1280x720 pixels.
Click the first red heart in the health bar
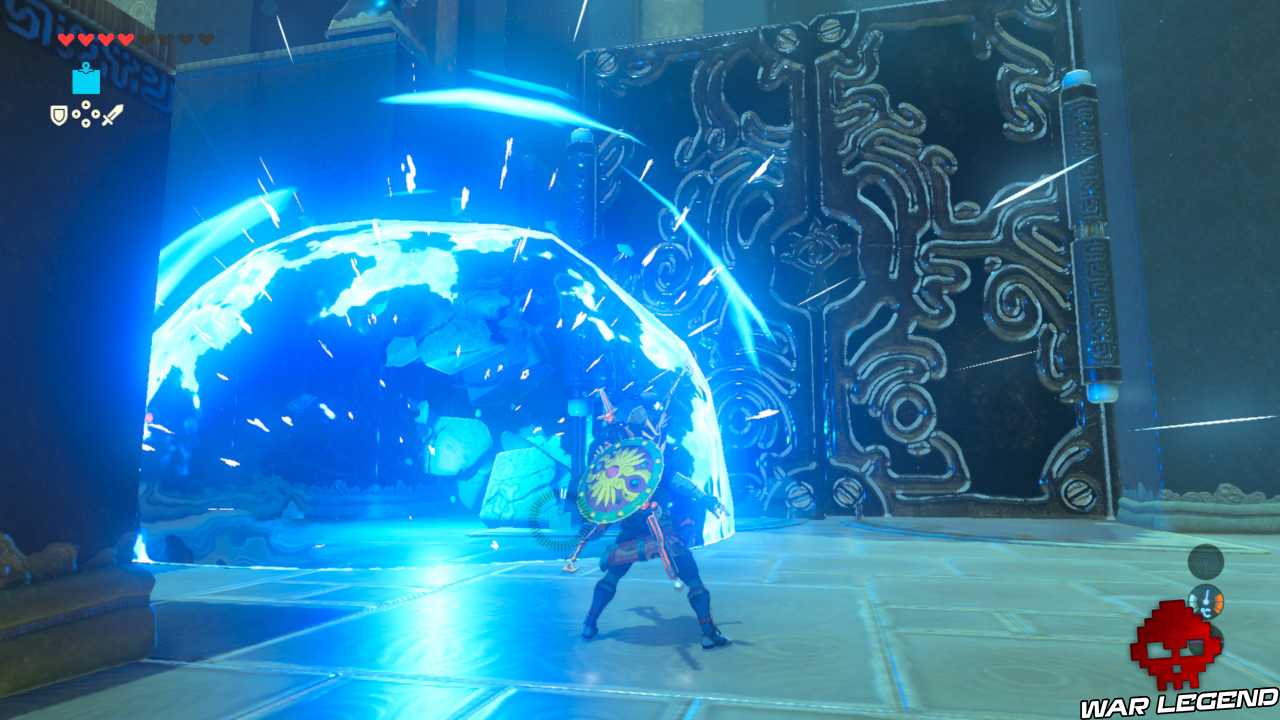(x=67, y=38)
